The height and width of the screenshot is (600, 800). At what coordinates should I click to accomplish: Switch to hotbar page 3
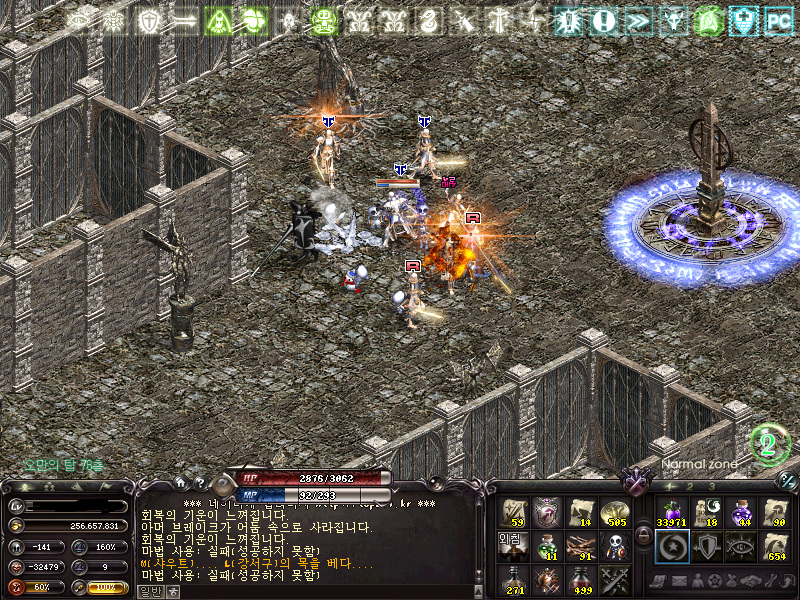(x=711, y=486)
